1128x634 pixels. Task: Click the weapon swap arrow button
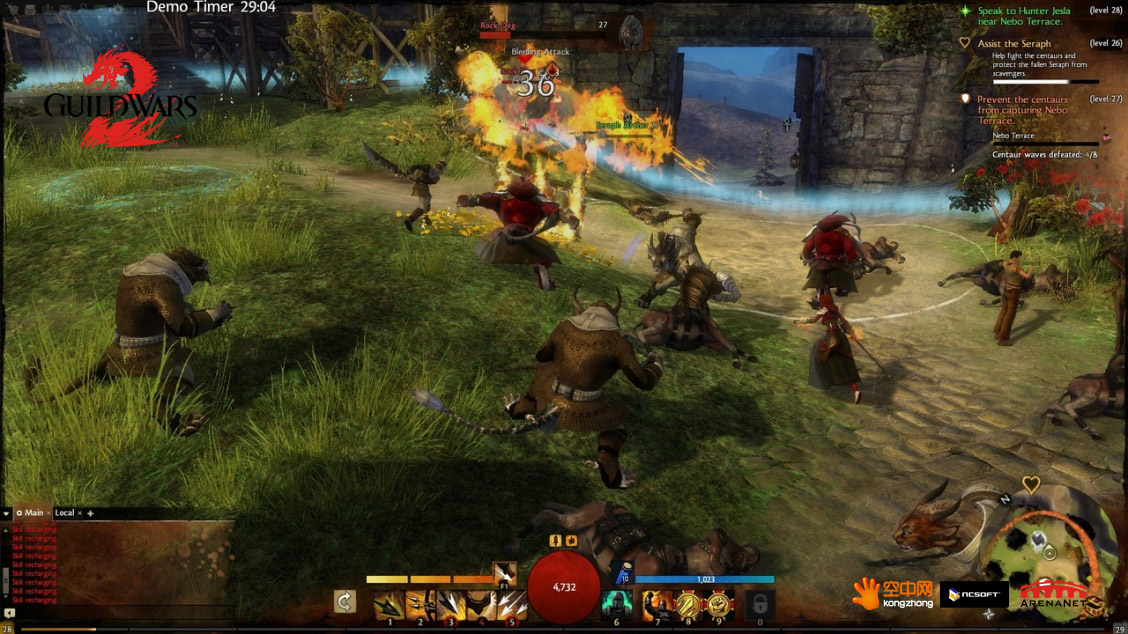tap(345, 603)
